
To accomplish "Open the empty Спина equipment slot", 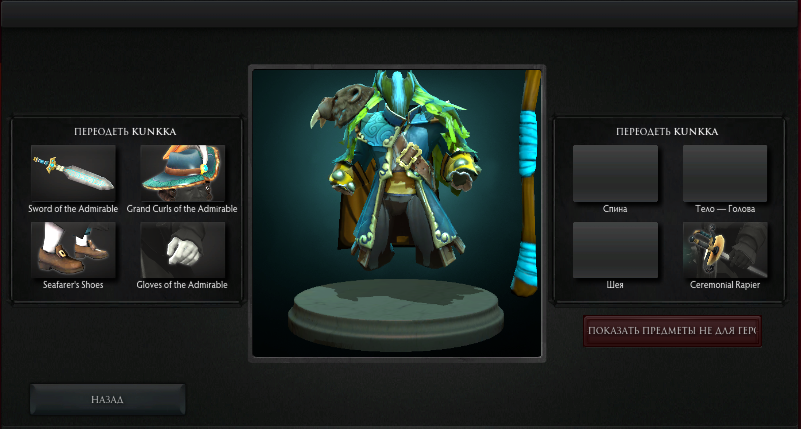I will click(x=615, y=174).
